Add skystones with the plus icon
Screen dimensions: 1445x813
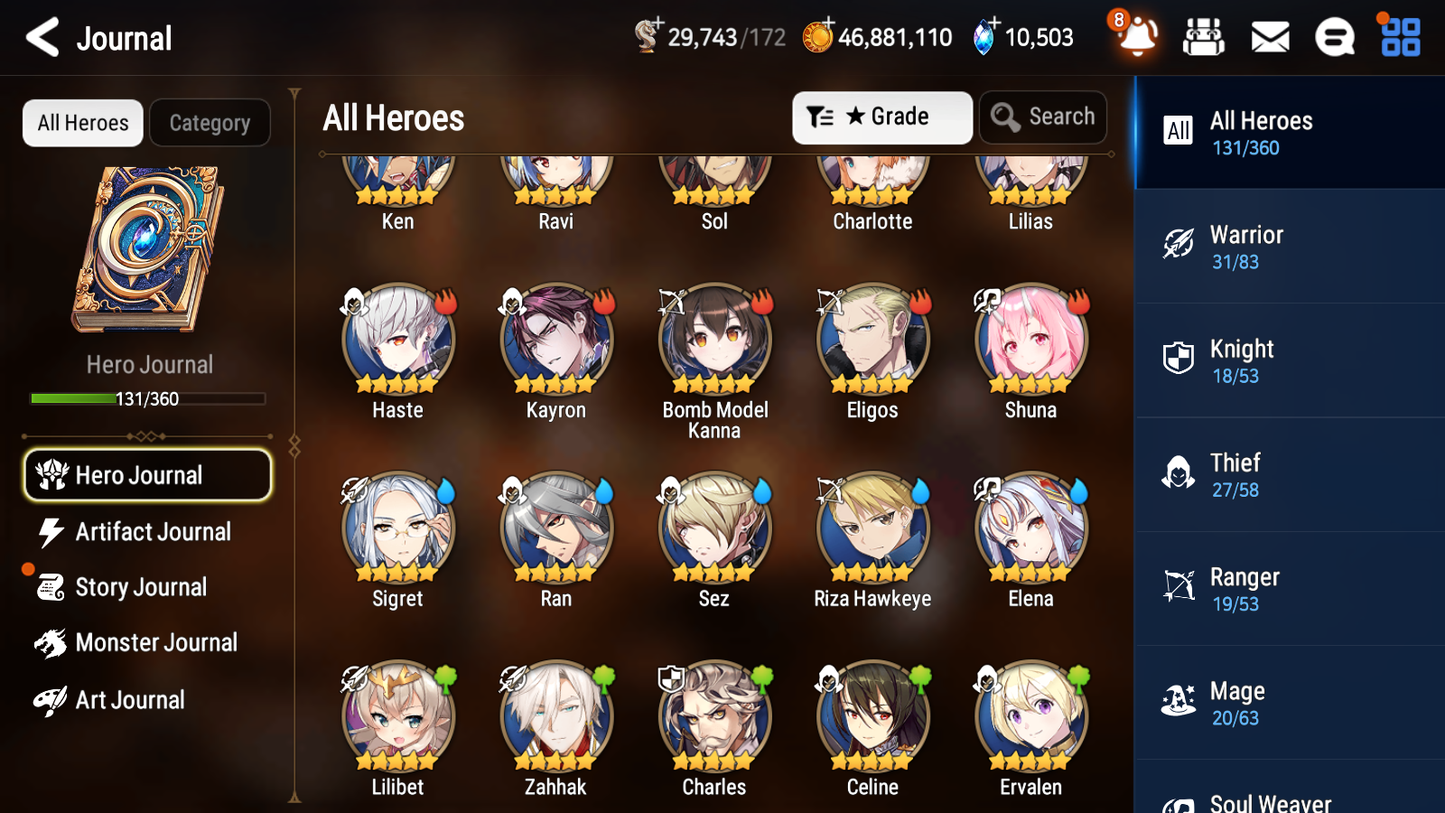pyautogui.click(x=993, y=24)
